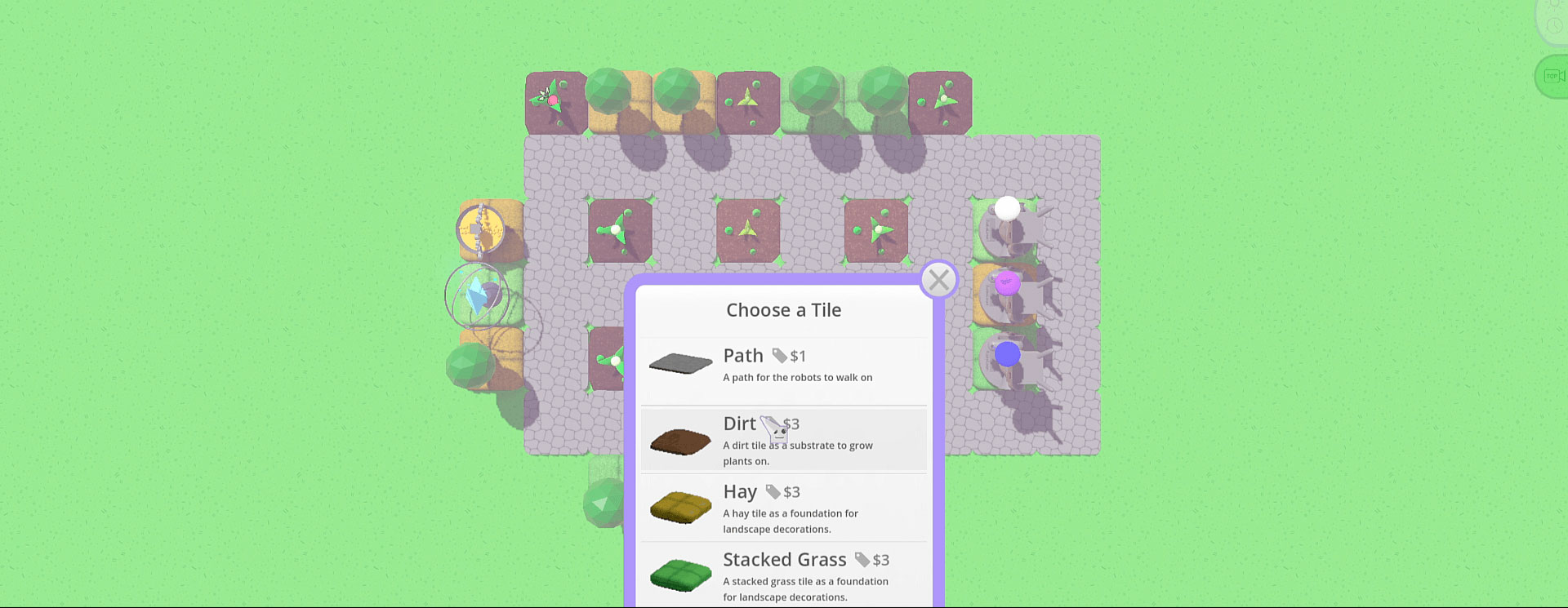Select the yellow Hay tile icon
The height and width of the screenshot is (608, 1568).
tap(680, 506)
